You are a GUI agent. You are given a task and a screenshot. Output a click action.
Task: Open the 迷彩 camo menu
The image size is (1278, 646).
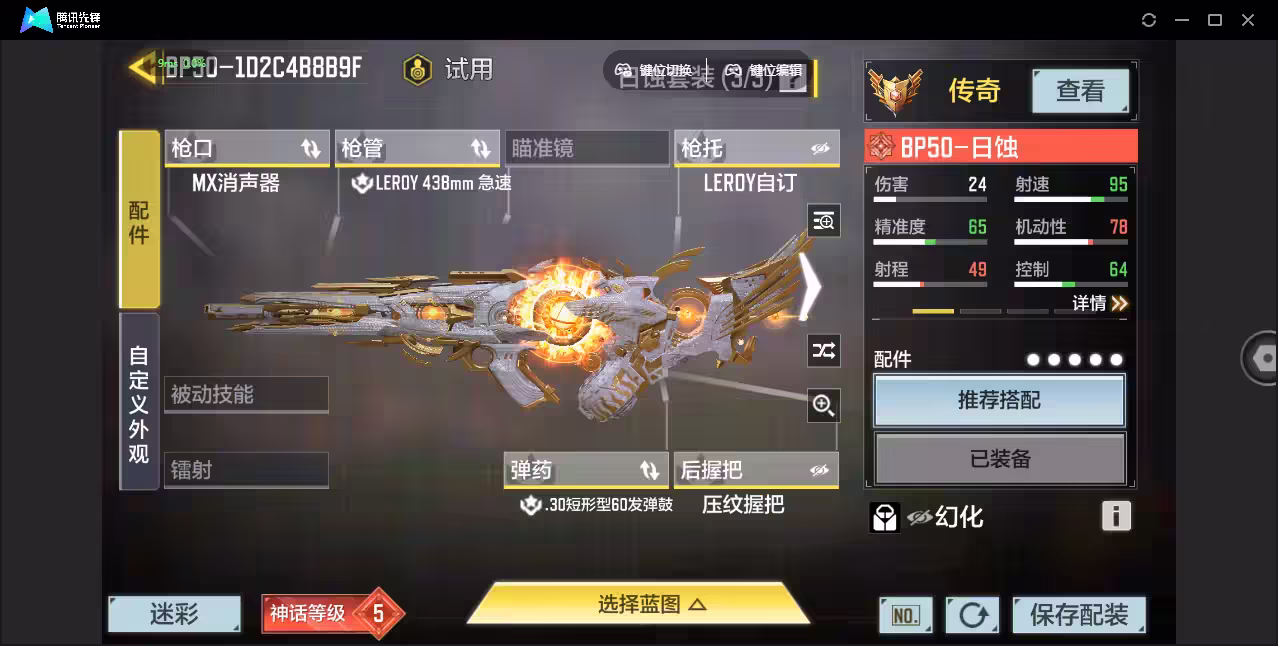click(174, 613)
